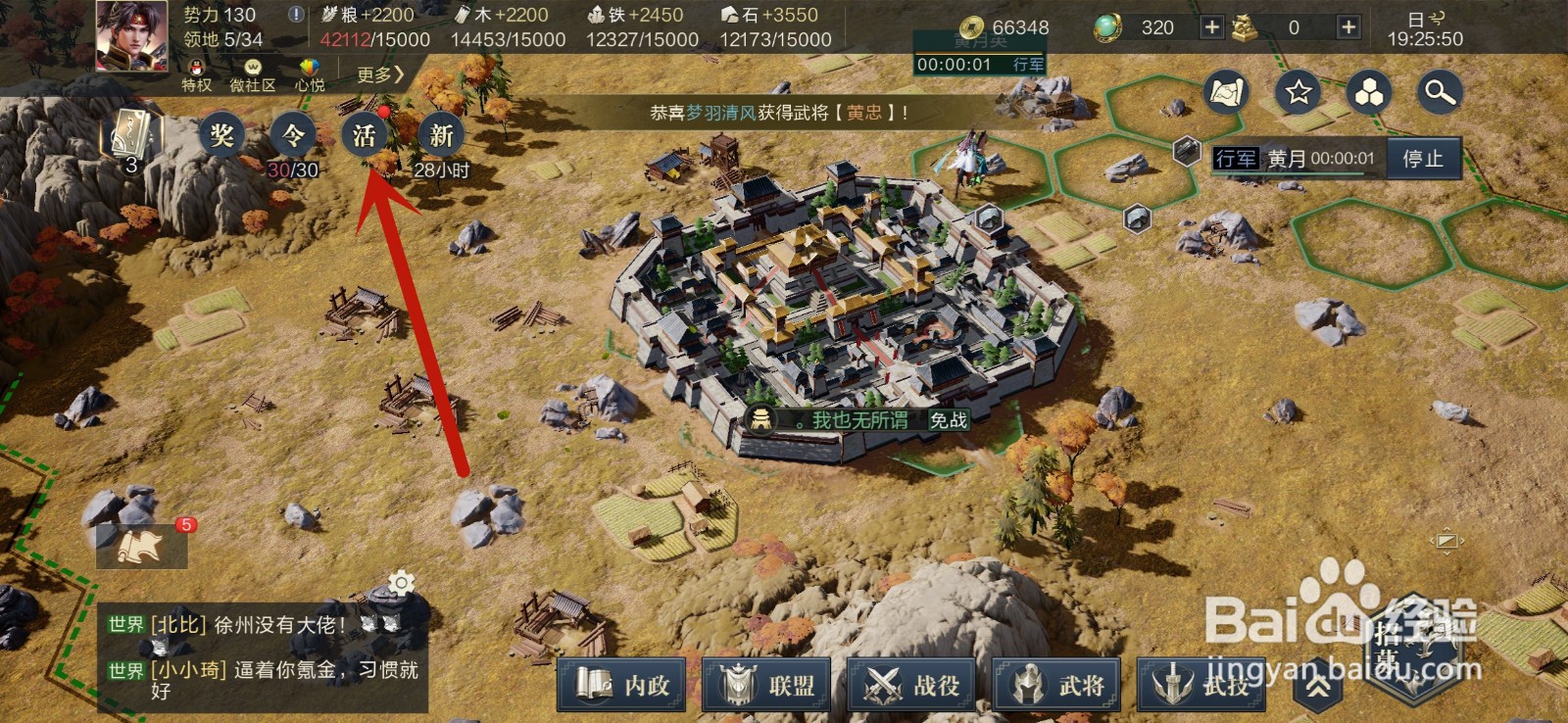
Task: Open the 武将 generals menu
Action: pos(1057,685)
